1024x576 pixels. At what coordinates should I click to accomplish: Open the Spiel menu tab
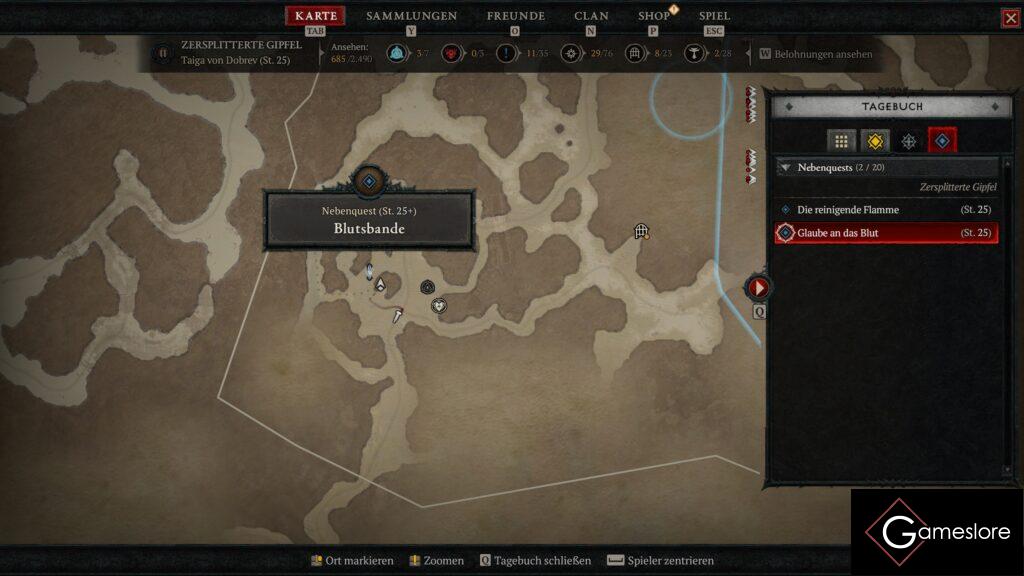[714, 16]
